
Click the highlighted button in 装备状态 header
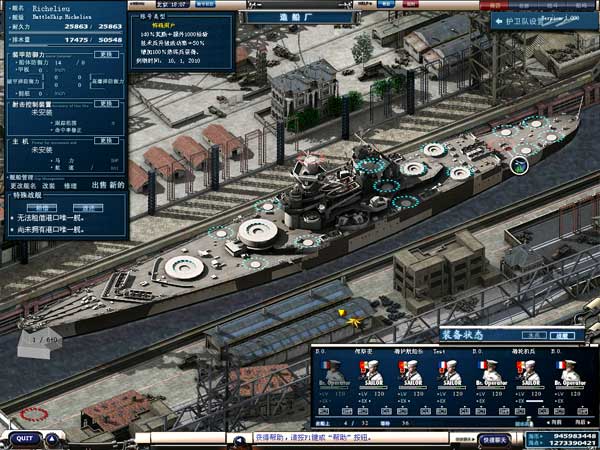(x=564, y=336)
